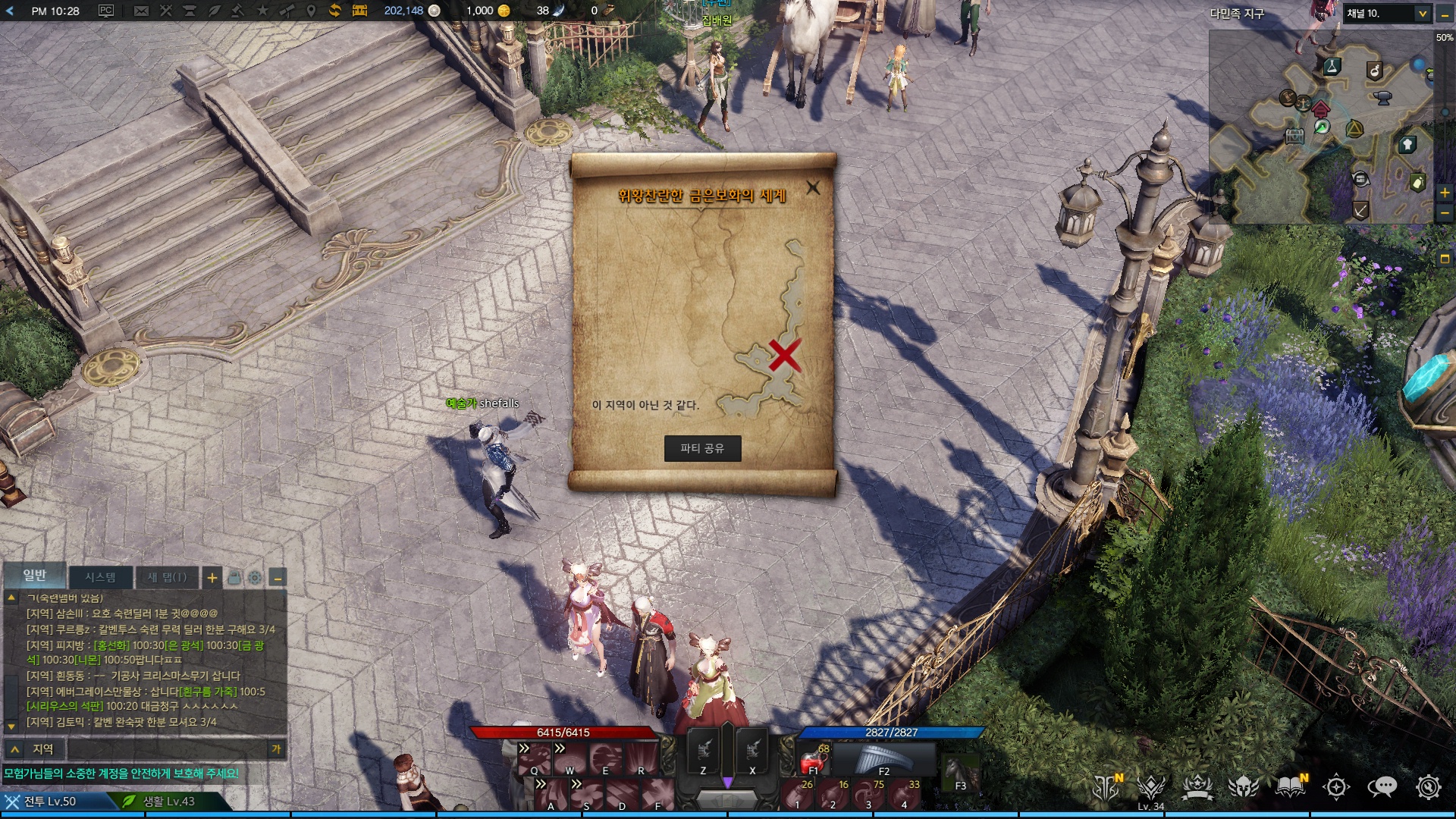Open the open-book guide menu
1456x819 pixels.
1290,787
